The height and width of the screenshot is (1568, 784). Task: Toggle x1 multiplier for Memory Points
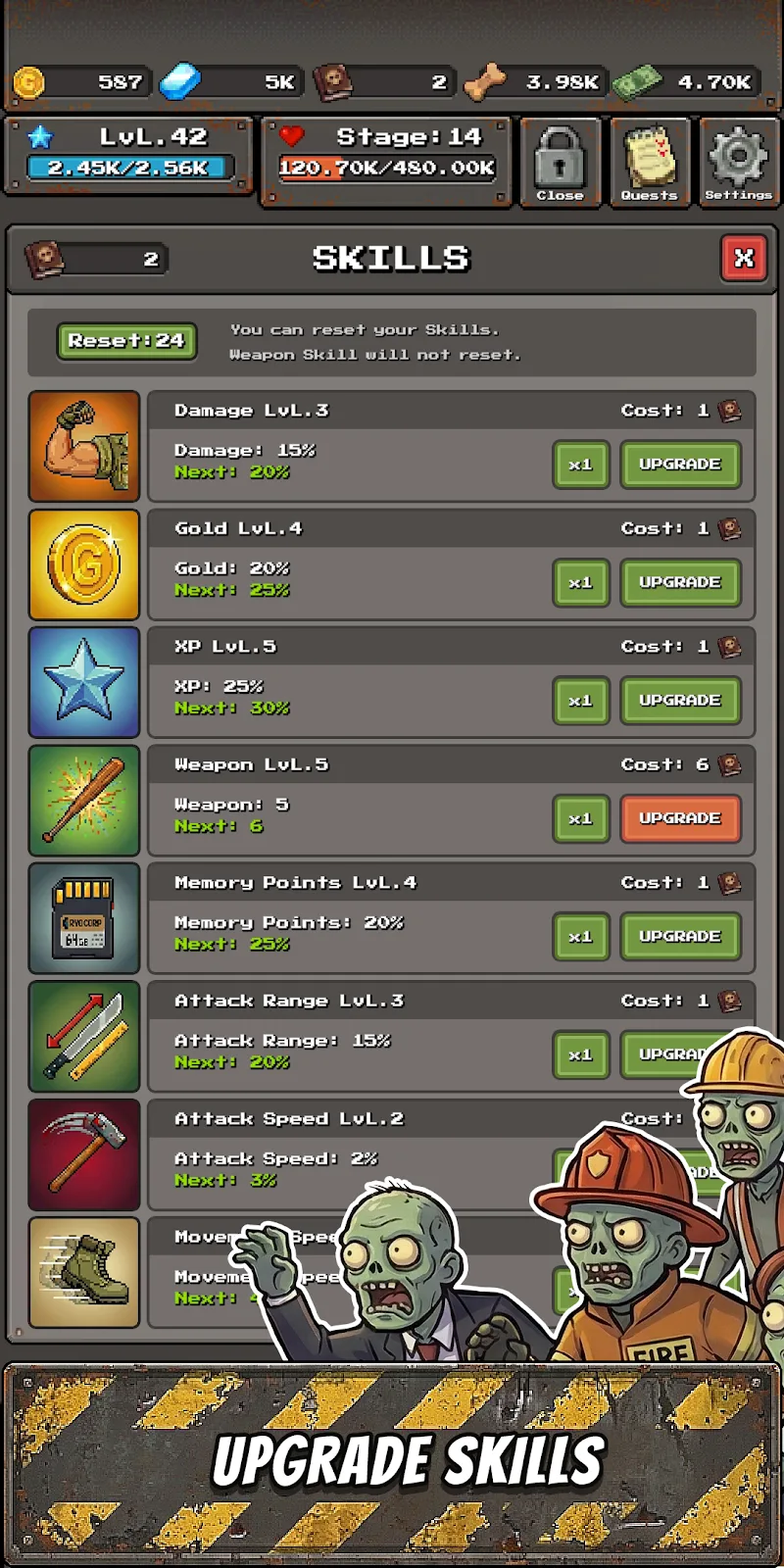click(580, 937)
